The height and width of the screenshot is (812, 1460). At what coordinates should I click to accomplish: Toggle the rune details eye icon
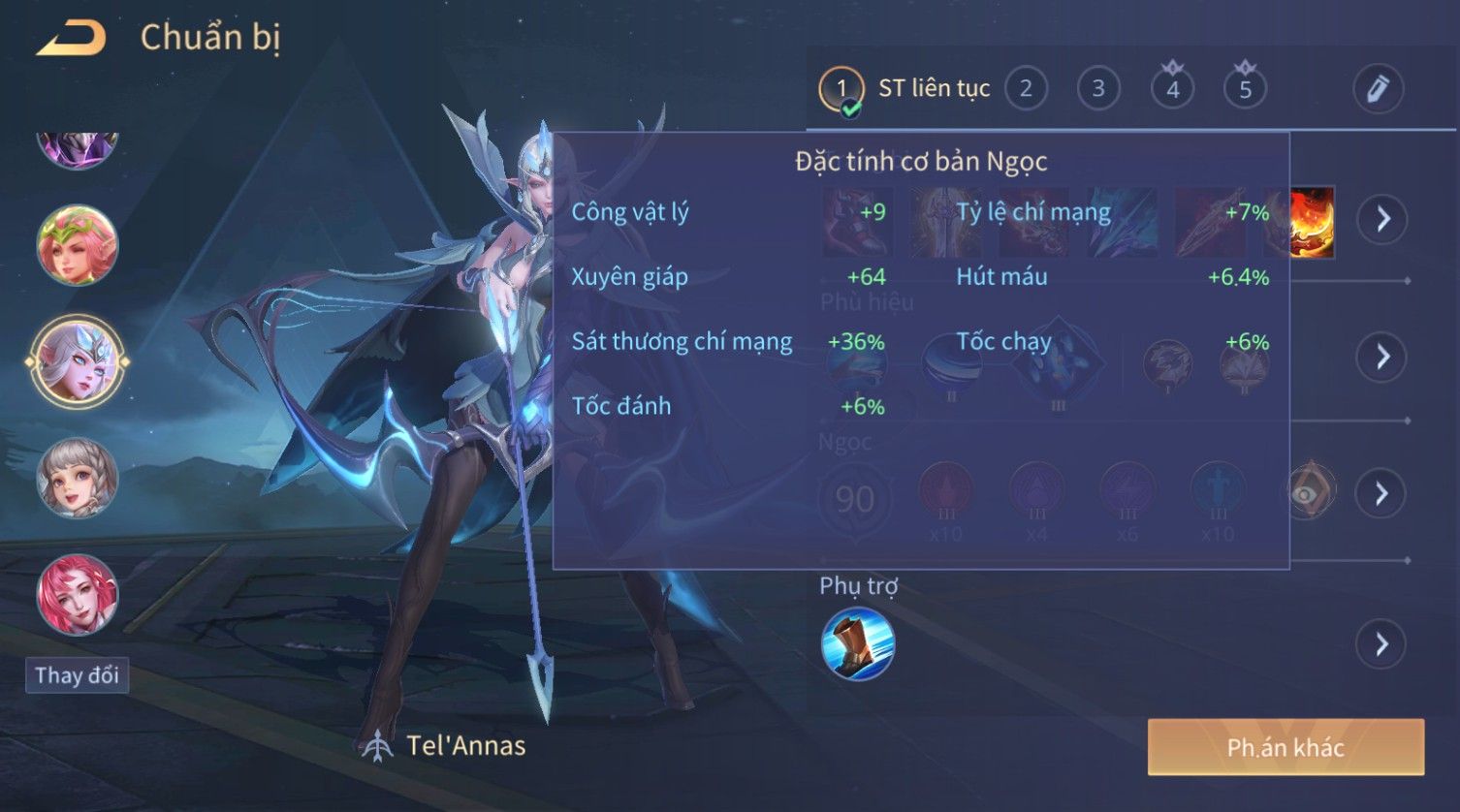(1309, 493)
